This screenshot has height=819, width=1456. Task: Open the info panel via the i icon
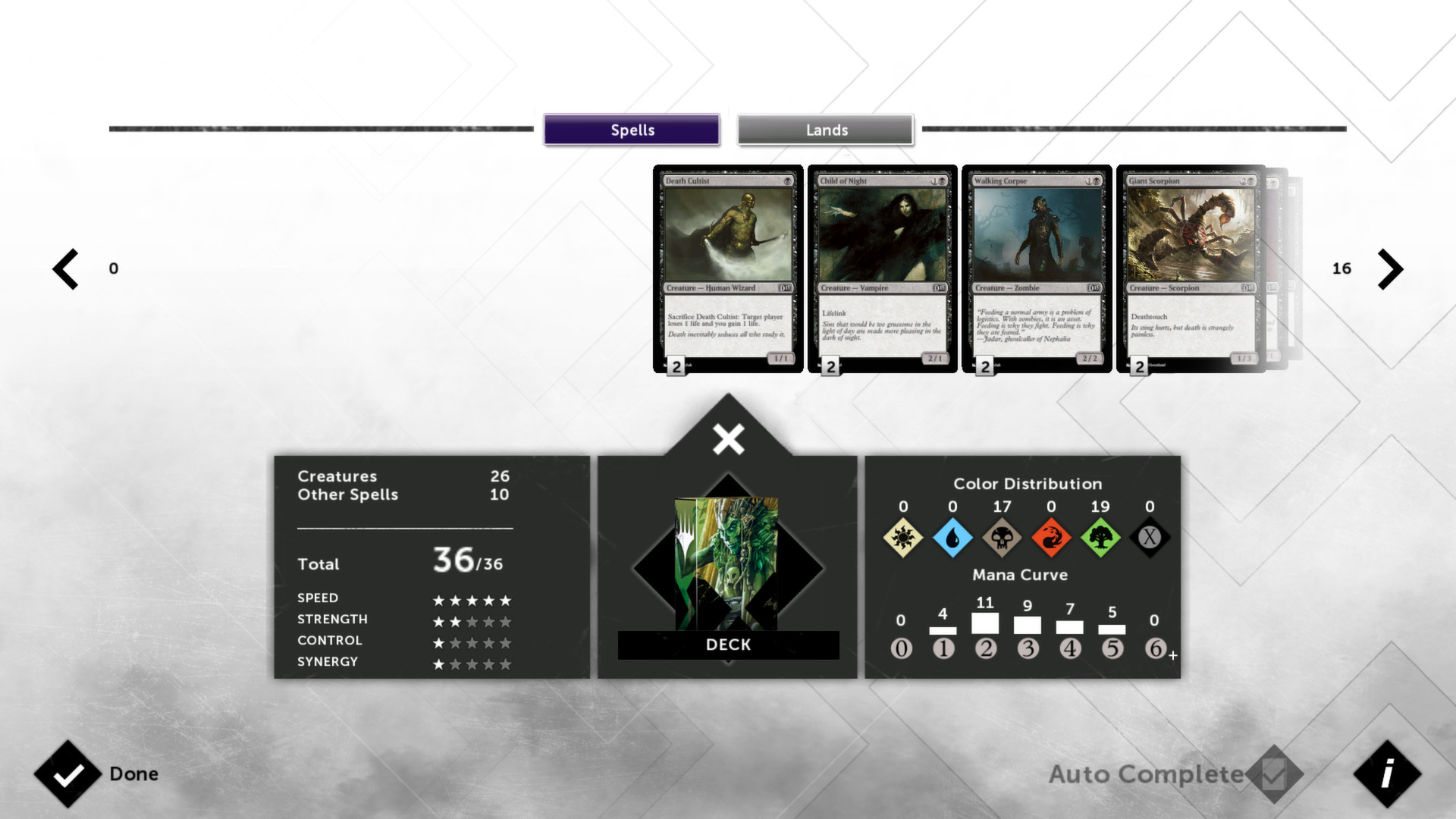[1388, 774]
